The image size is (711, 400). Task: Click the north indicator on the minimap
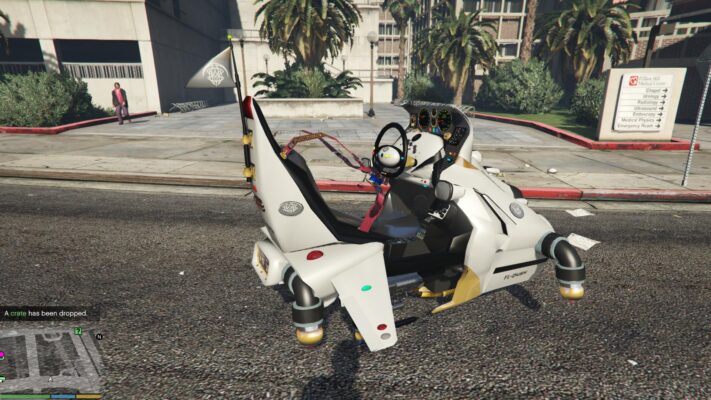click(99, 337)
